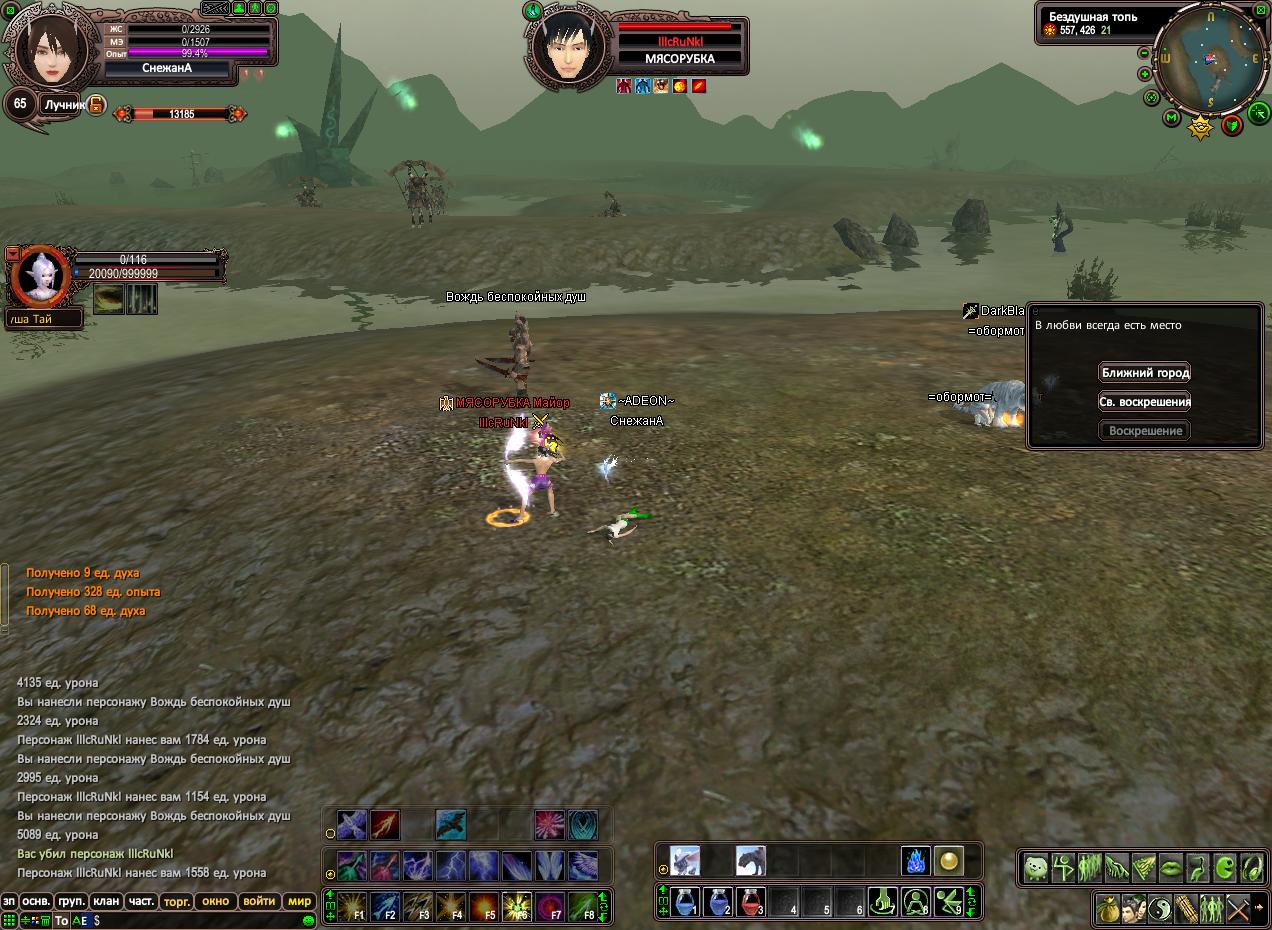This screenshot has width=1272, height=930.
Task: Switch to the "груп." chat tab
Action: [71, 901]
